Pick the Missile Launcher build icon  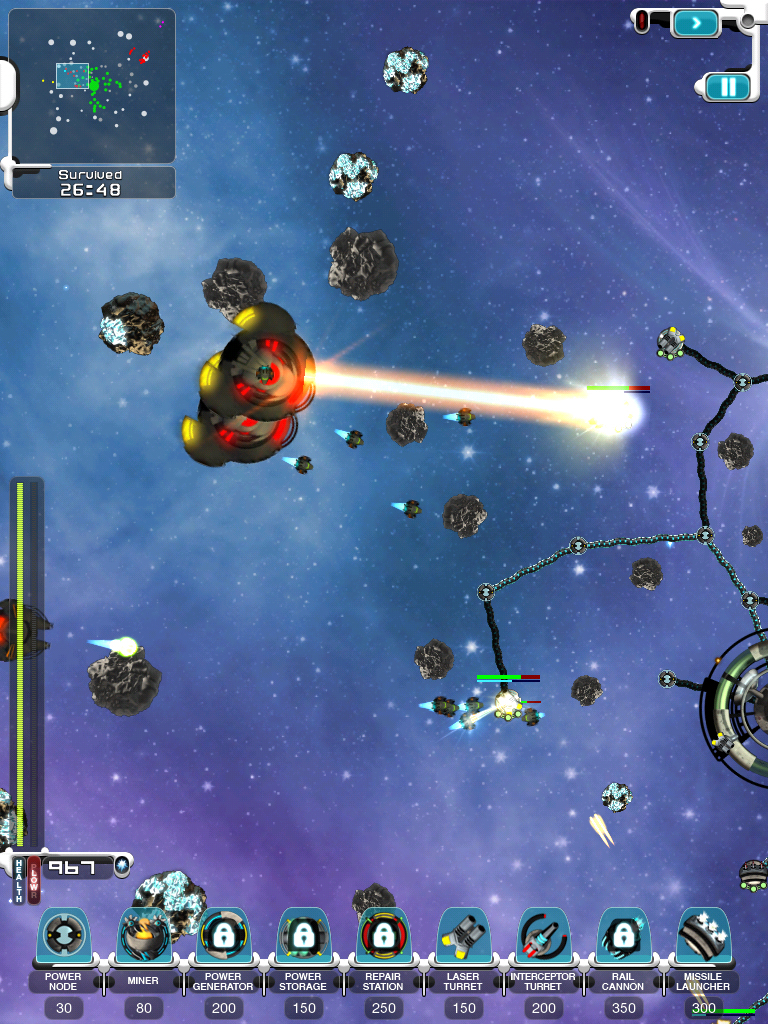(704, 938)
